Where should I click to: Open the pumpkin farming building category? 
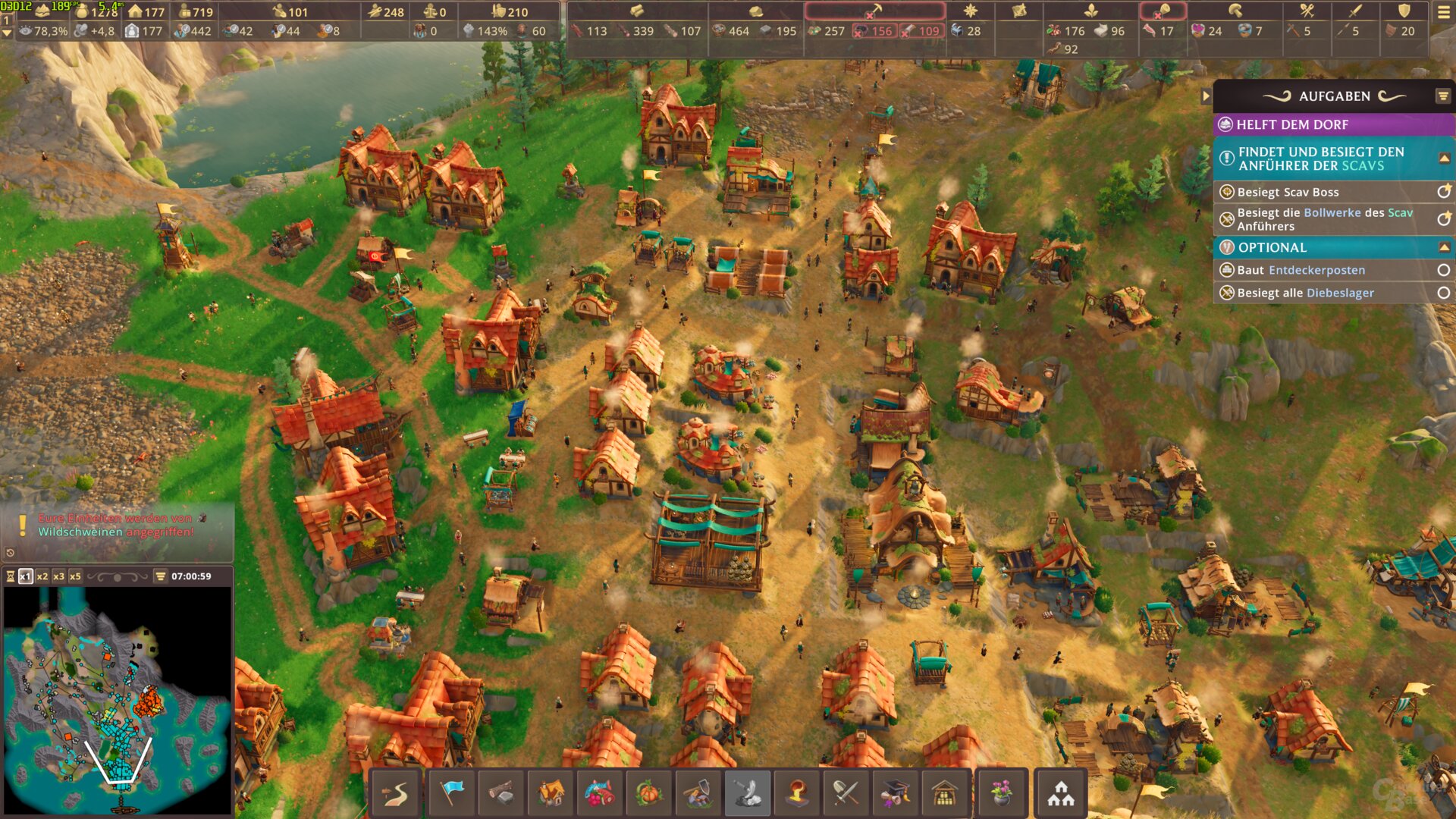pyautogui.click(x=649, y=793)
